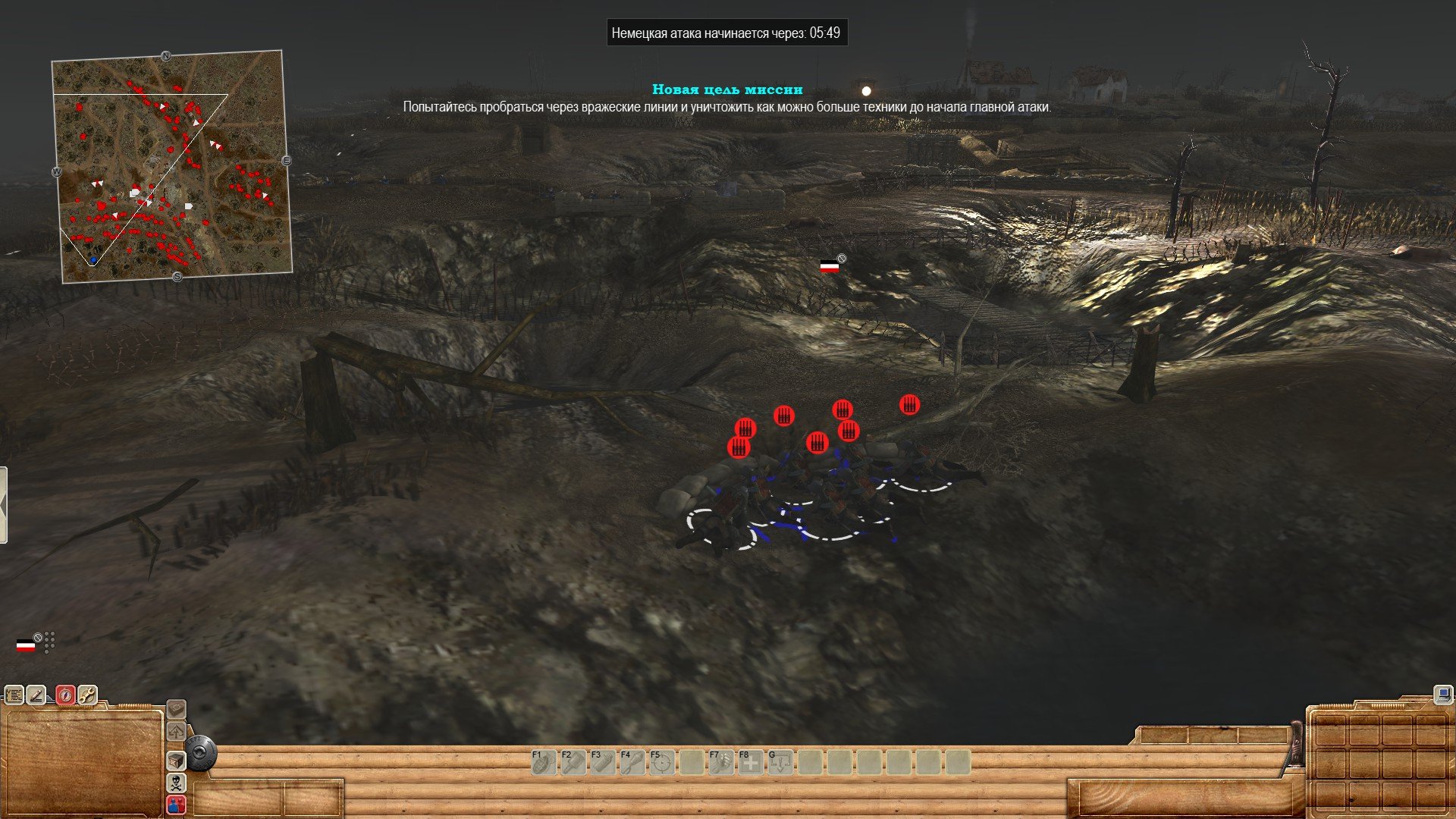The image size is (1456, 819).
Task: Select the F4 anti-tank grenade slot
Action: click(632, 762)
